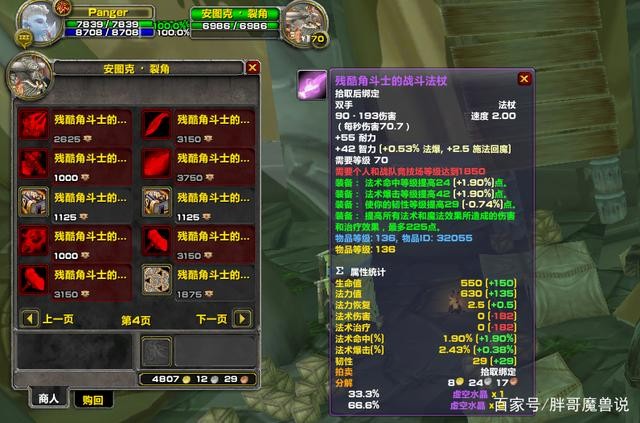This screenshot has height=423, width=640.
Task: Close the battle staff item tooltip
Action: point(524,78)
